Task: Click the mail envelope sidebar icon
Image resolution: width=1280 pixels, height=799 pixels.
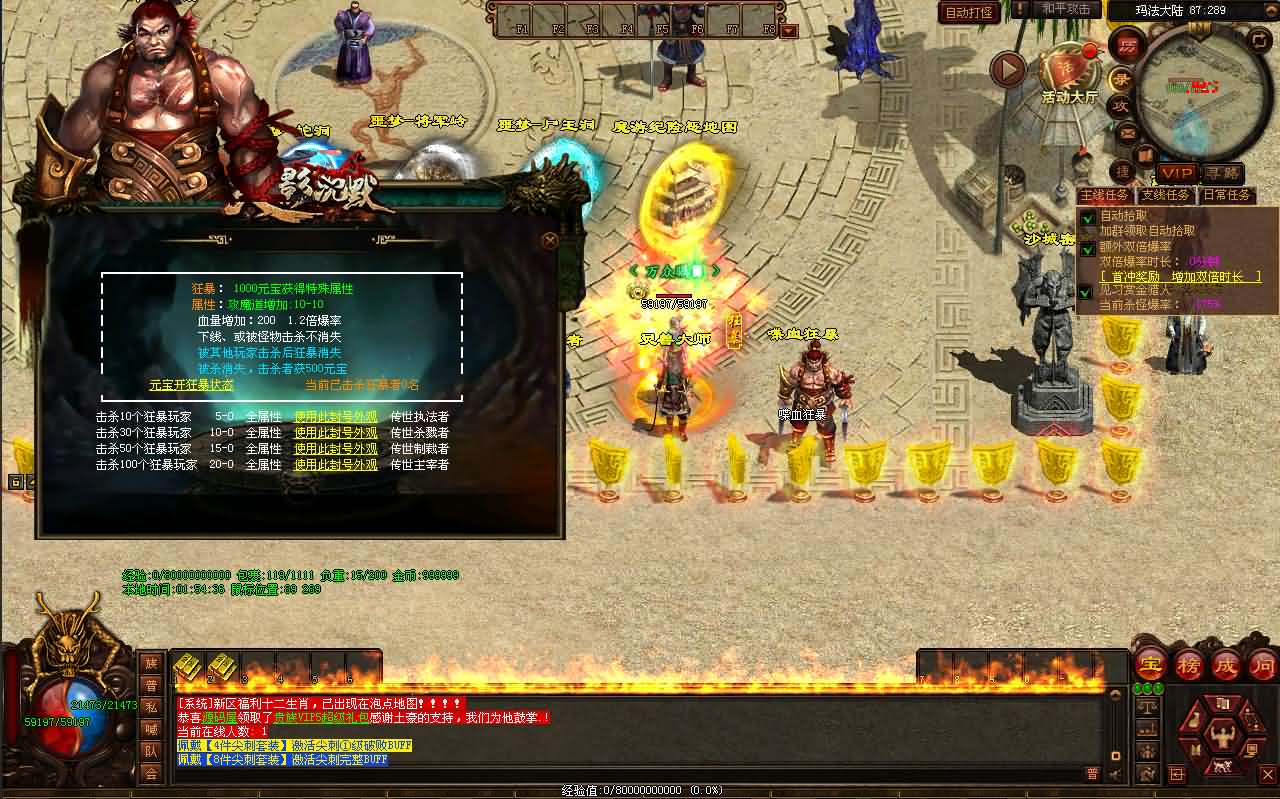Action: [1127, 132]
